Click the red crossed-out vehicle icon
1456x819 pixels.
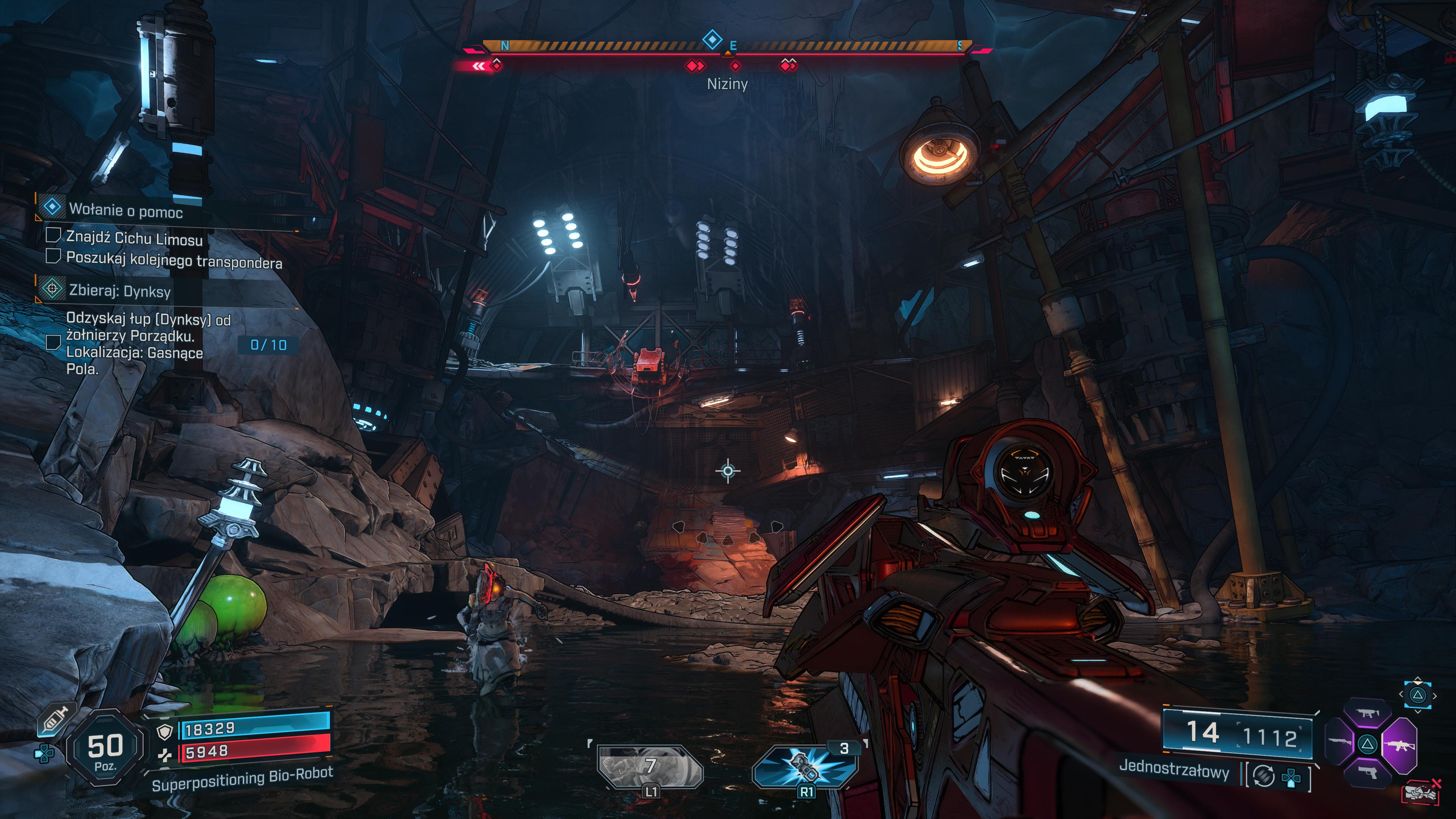coord(1421,792)
